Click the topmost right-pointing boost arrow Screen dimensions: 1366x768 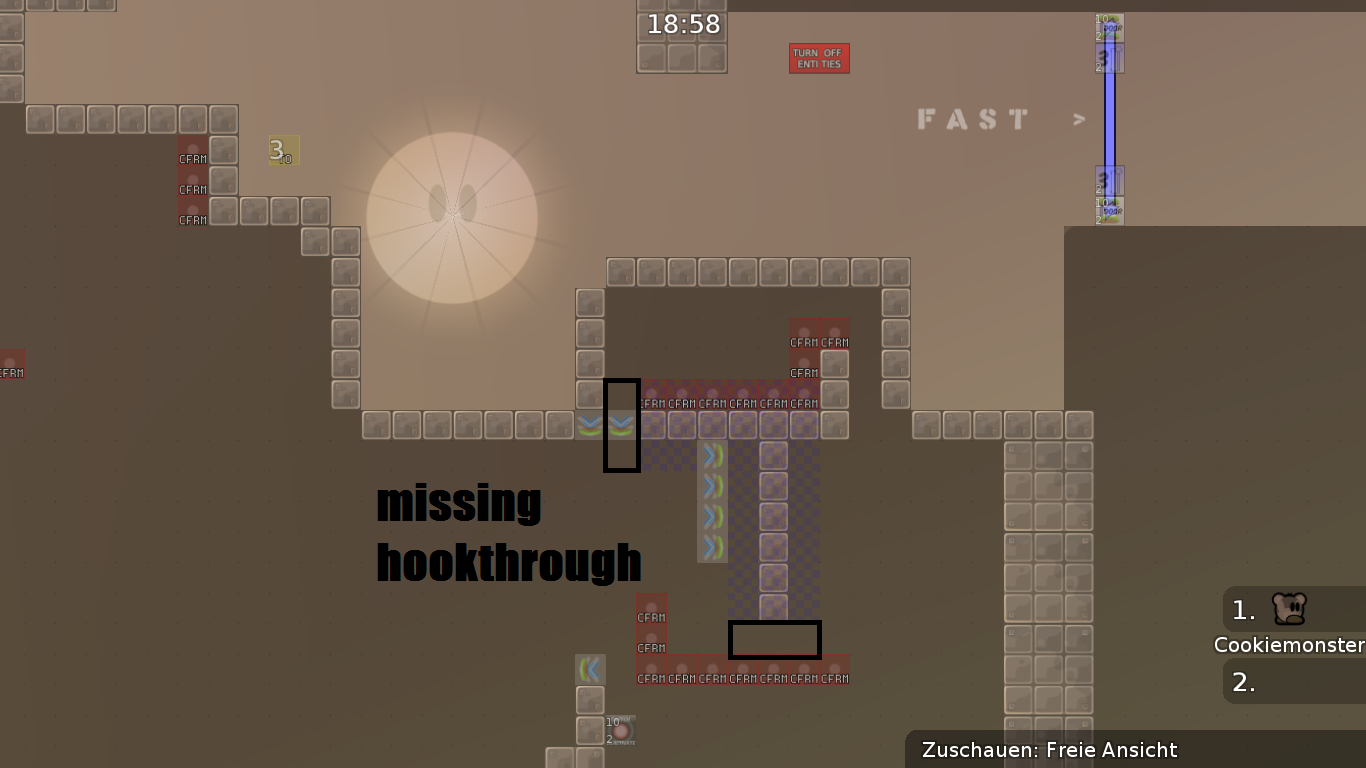pos(711,456)
